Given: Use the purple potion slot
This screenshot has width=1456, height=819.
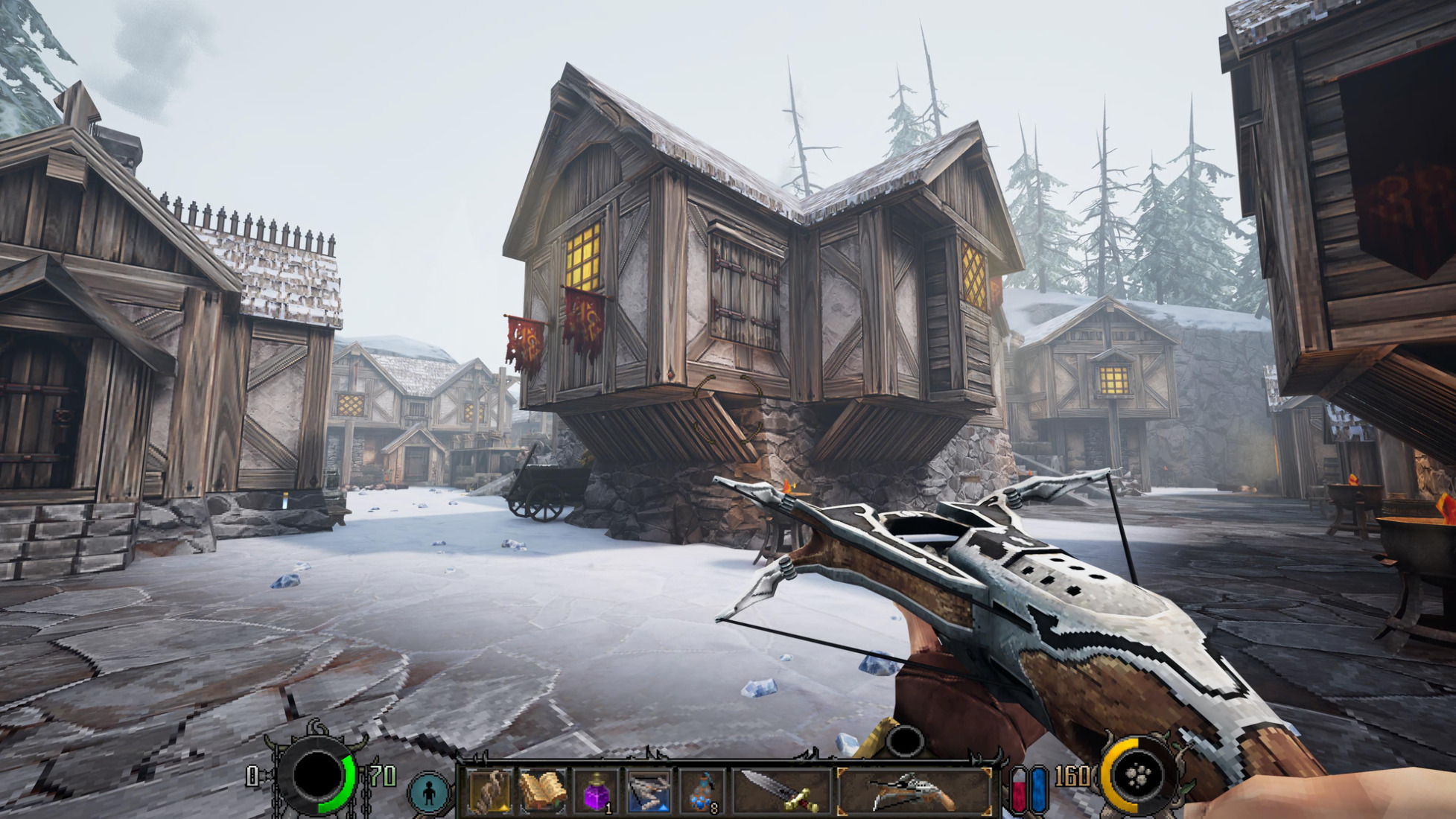Looking at the screenshot, I should tap(597, 792).
